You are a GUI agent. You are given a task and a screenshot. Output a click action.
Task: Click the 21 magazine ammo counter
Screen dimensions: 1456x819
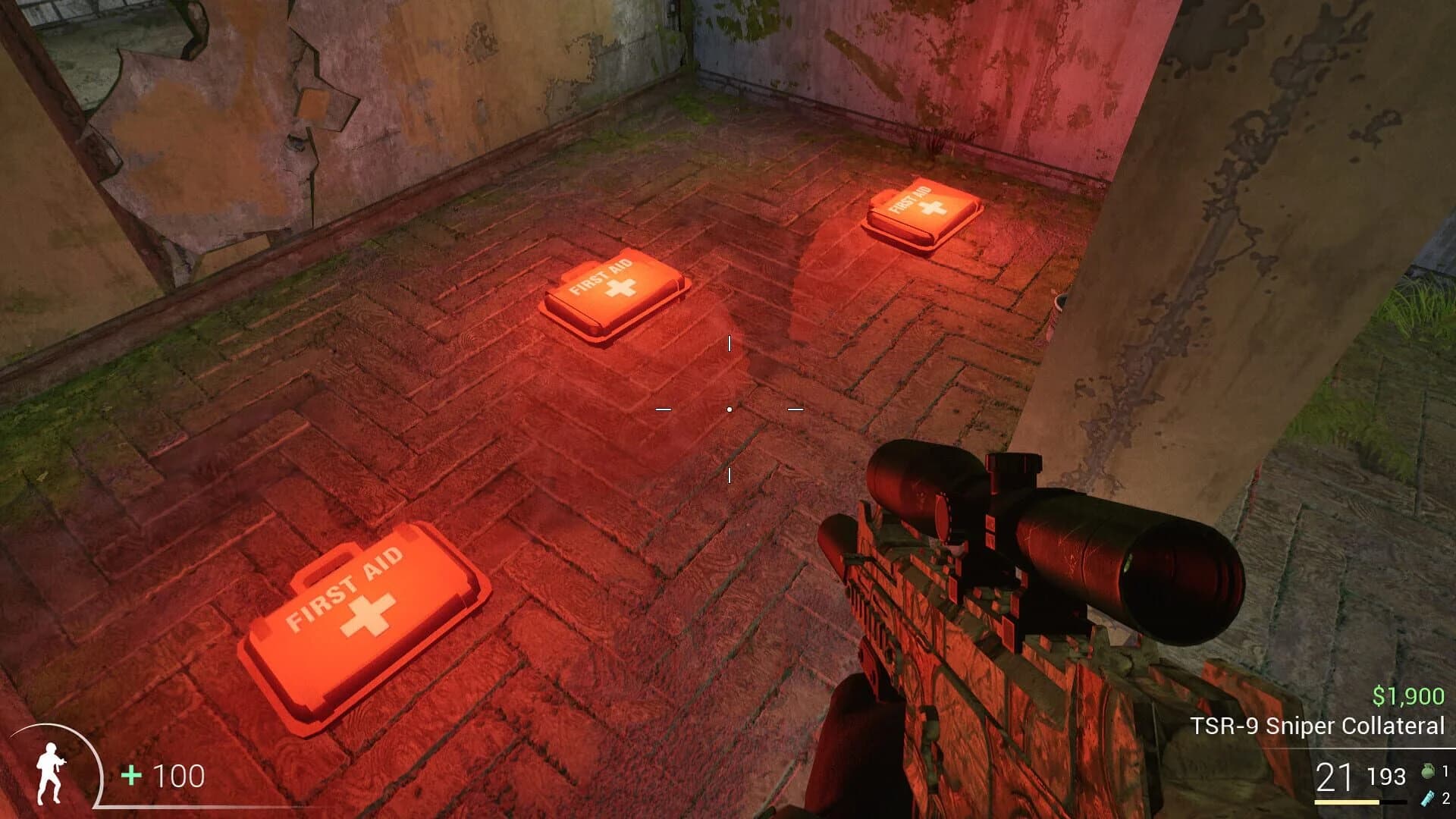(1332, 775)
